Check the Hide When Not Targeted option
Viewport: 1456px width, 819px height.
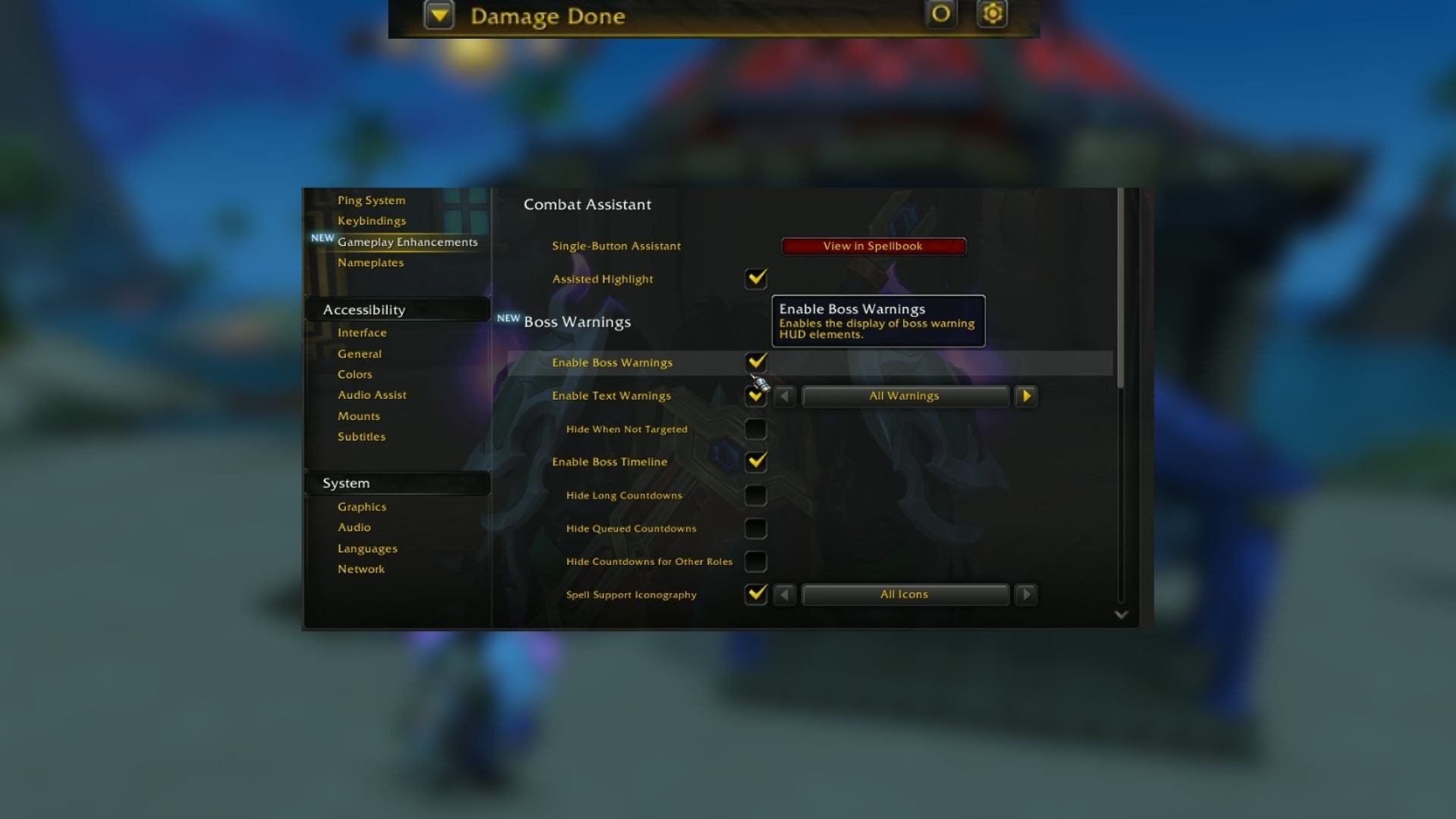(x=755, y=428)
